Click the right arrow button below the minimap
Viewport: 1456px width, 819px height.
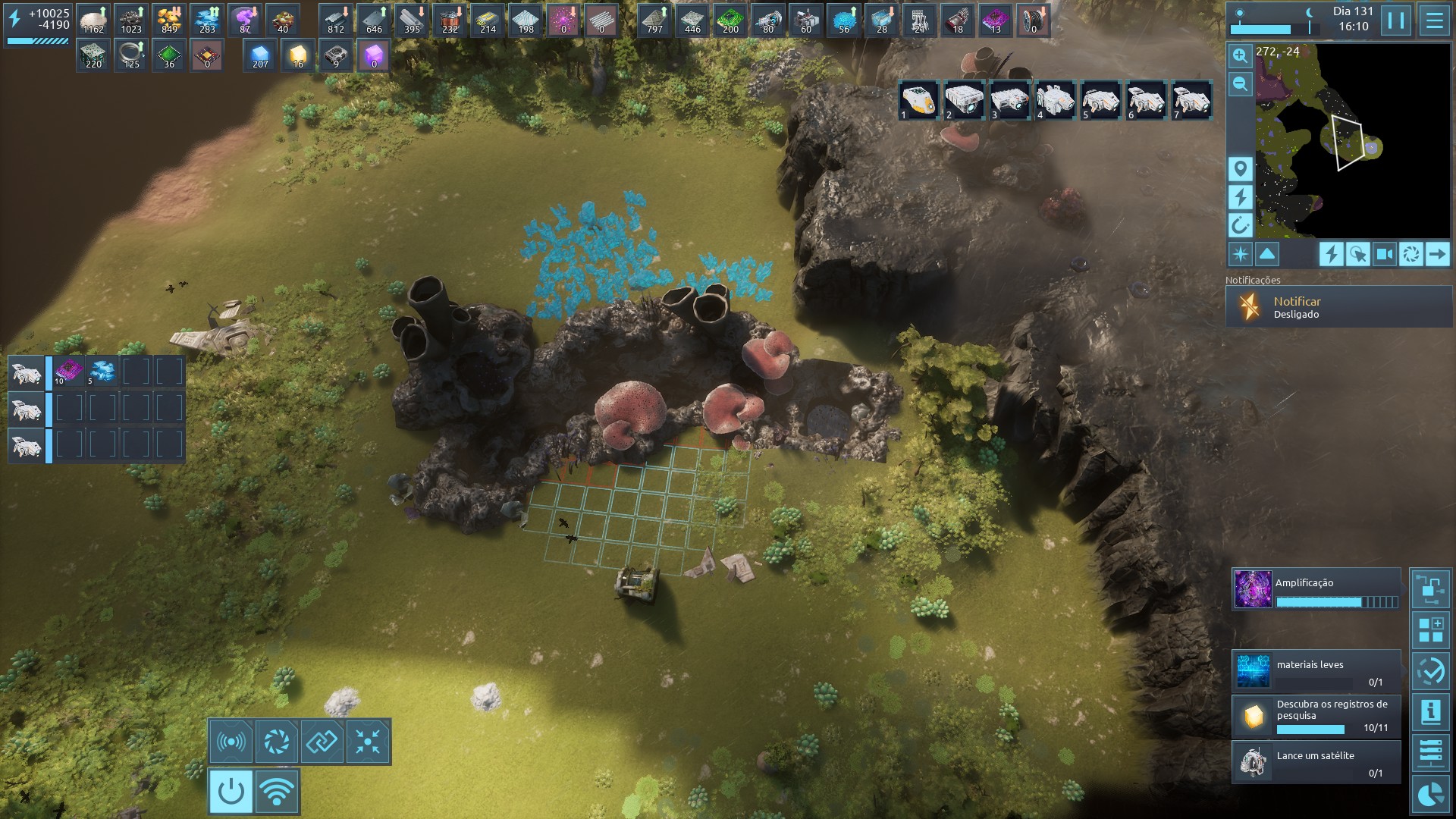click(1437, 254)
